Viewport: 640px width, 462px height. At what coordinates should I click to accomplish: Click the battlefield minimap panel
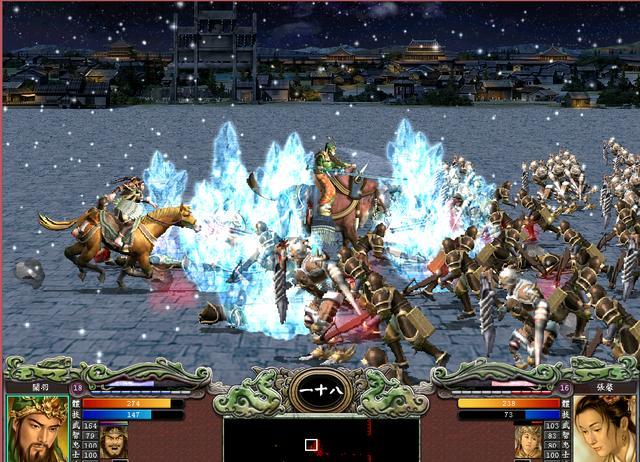pyautogui.click(x=320, y=440)
